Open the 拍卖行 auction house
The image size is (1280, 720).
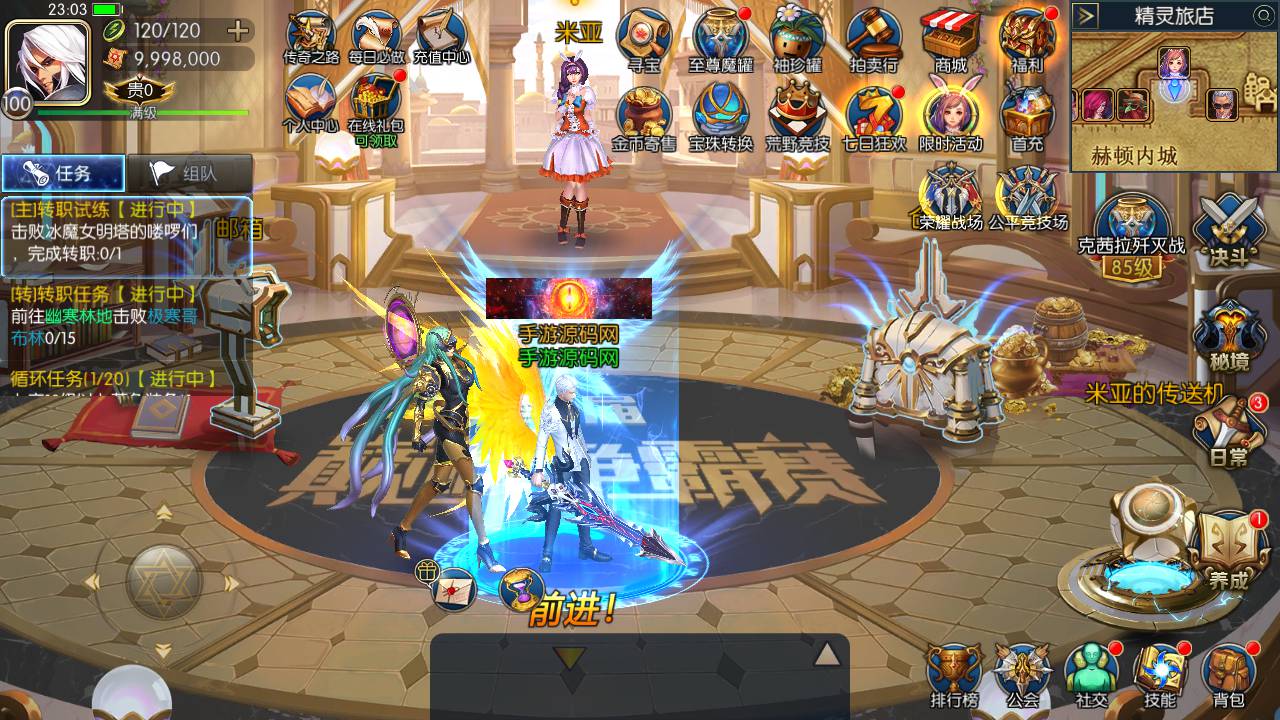[x=873, y=40]
